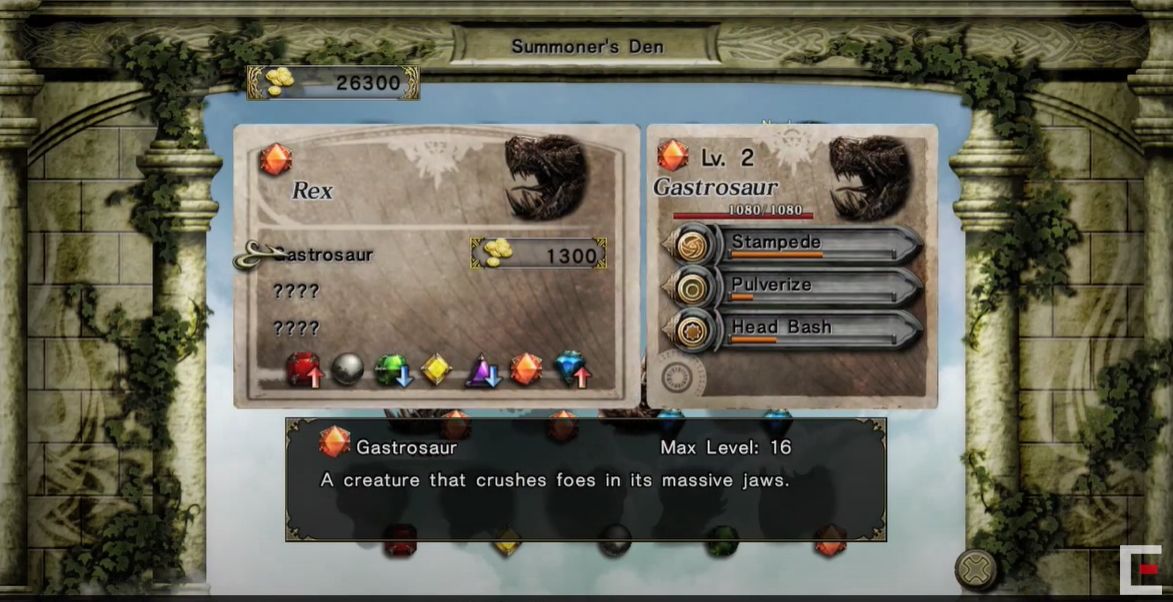
Task: Click the purple gem with down arrow
Action: [x=482, y=370]
